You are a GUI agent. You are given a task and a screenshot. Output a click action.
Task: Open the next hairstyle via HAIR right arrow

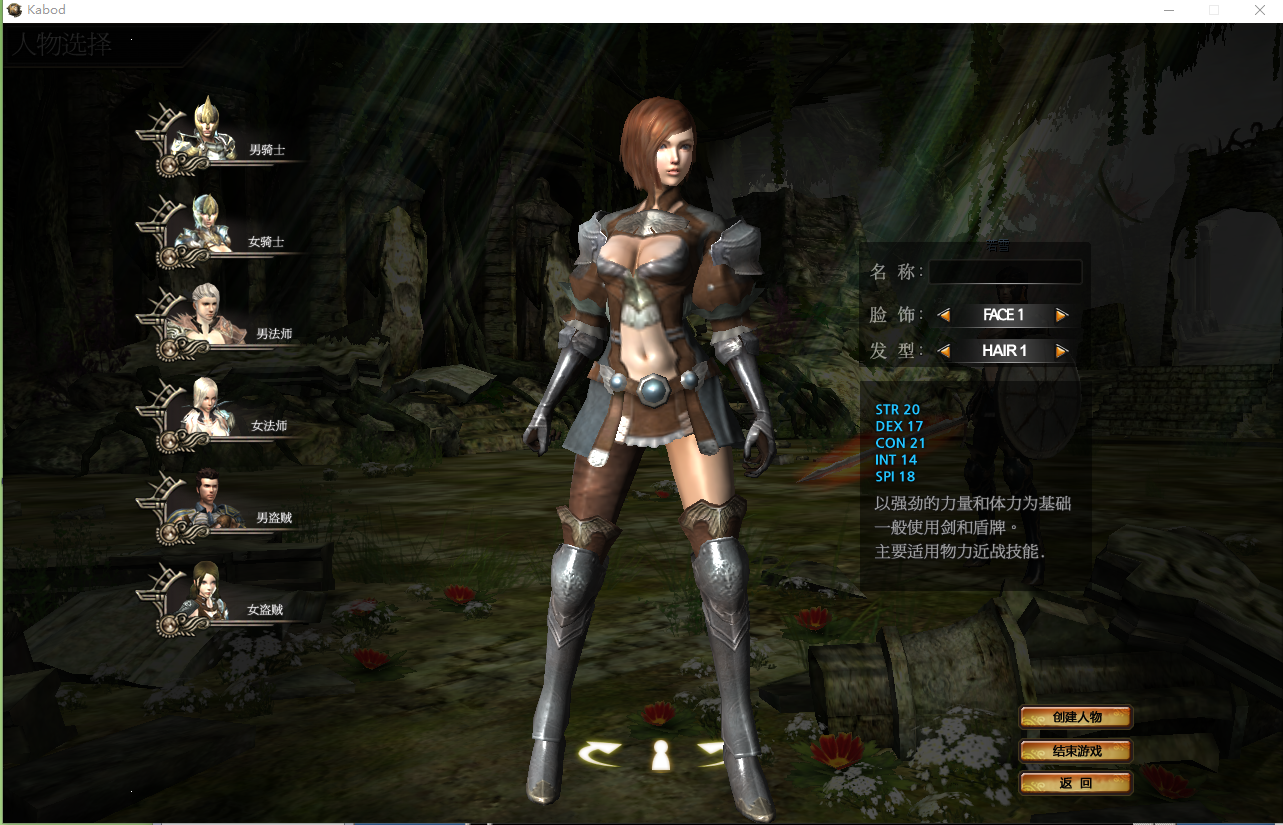tap(1063, 350)
